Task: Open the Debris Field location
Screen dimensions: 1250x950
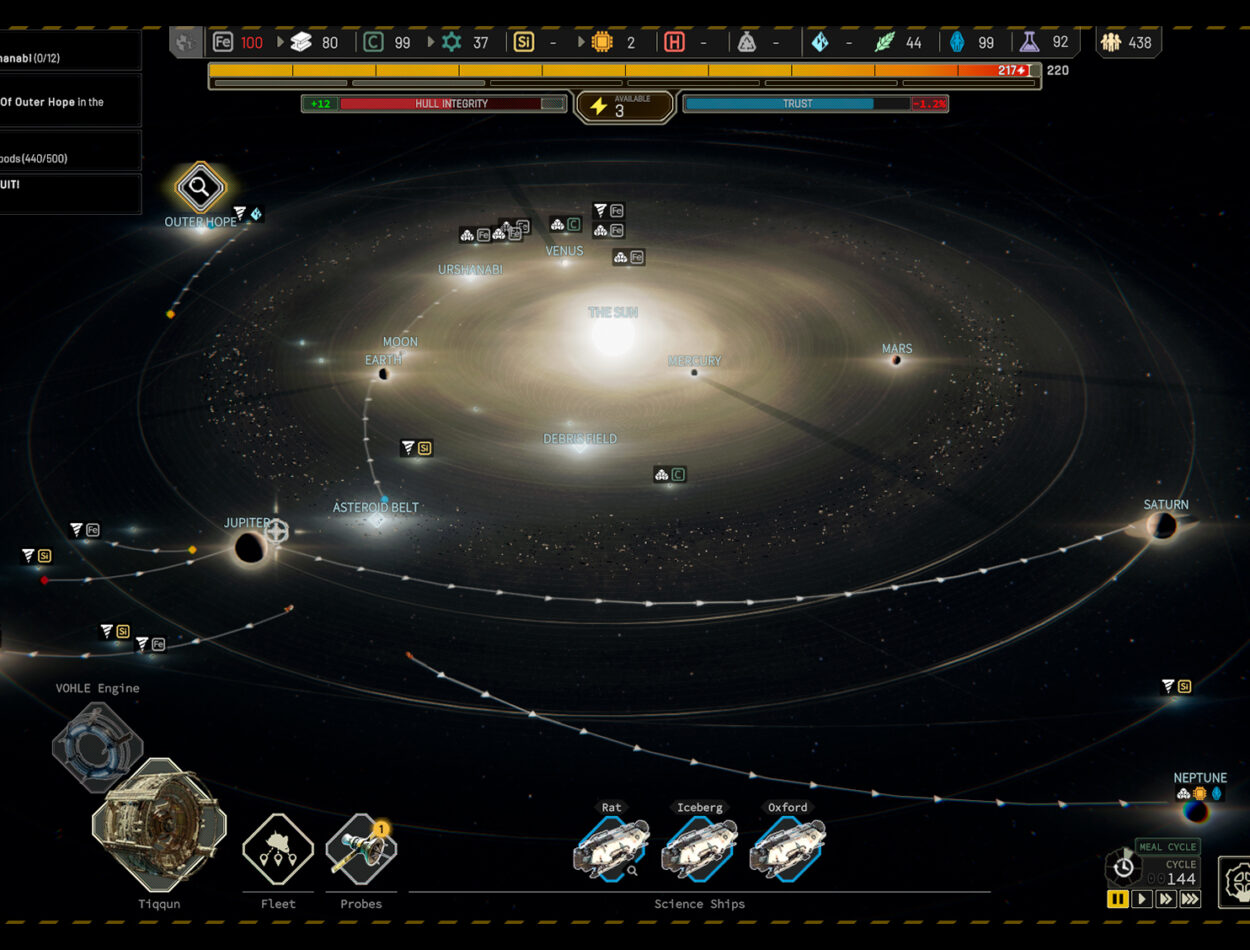Action: [580, 439]
